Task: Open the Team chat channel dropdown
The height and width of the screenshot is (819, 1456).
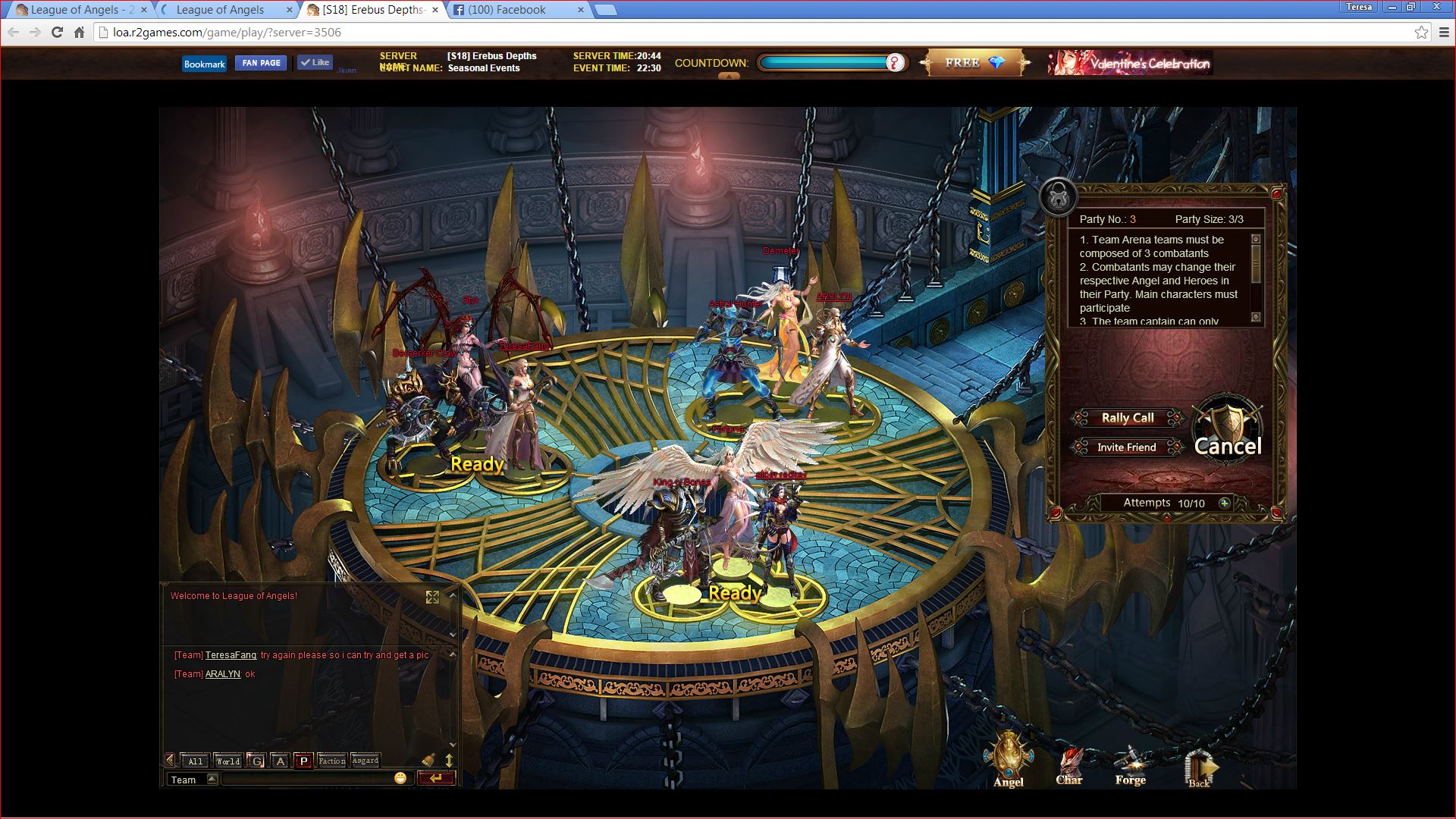Action: 212,779
